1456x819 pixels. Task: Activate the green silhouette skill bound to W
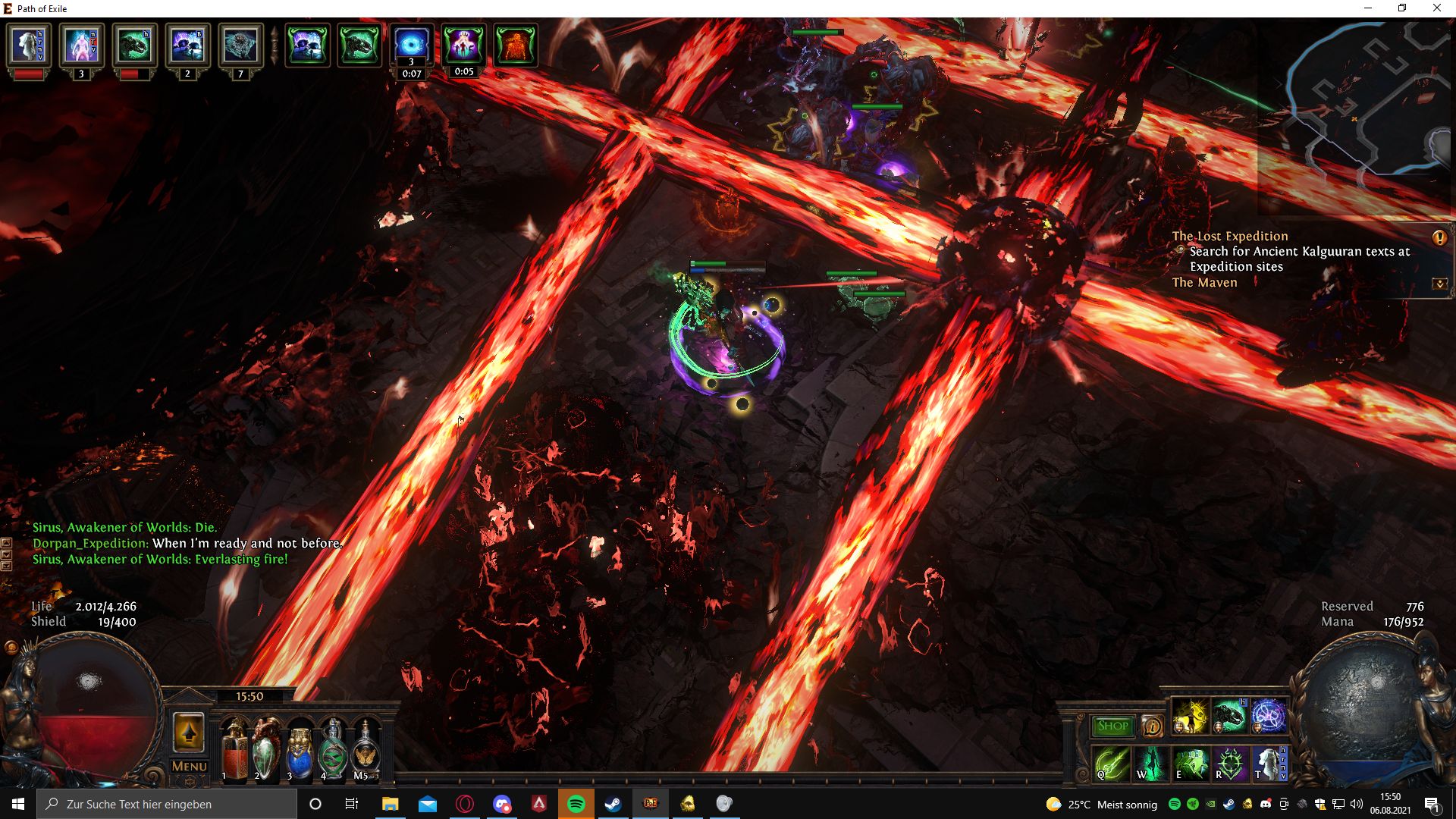pyautogui.click(x=1151, y=762)
